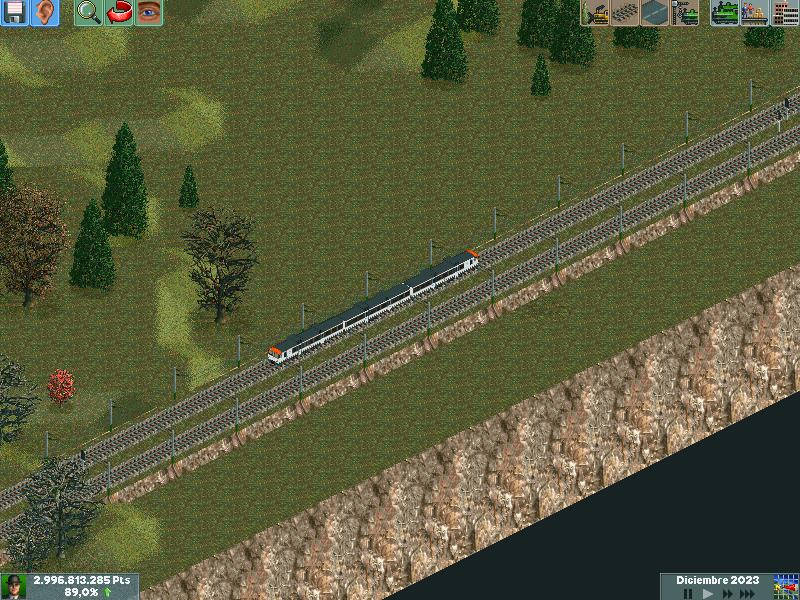Open the crane build vehicles tool
This screenshot has width=800, height=600.
[x=685, y=13]
